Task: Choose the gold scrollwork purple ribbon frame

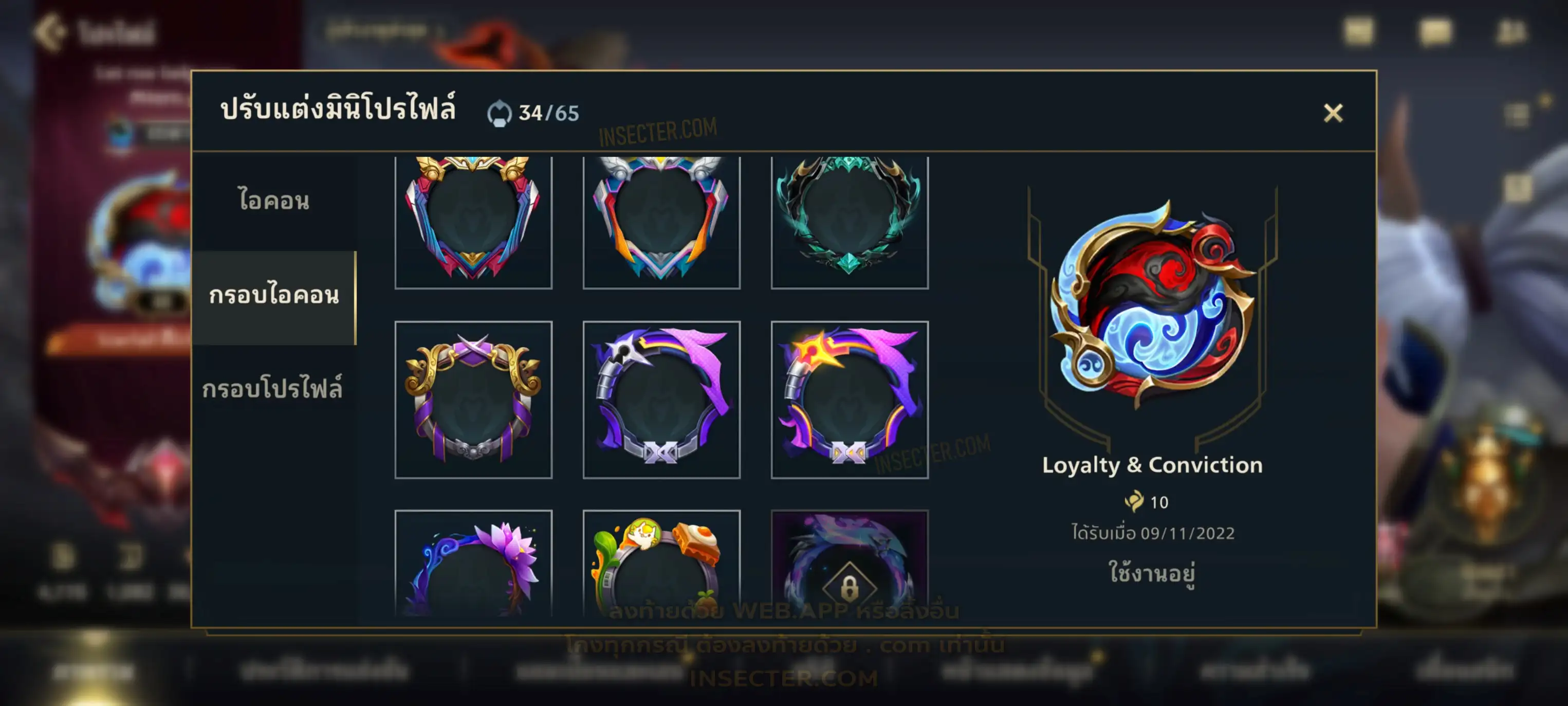Action: 473,400
